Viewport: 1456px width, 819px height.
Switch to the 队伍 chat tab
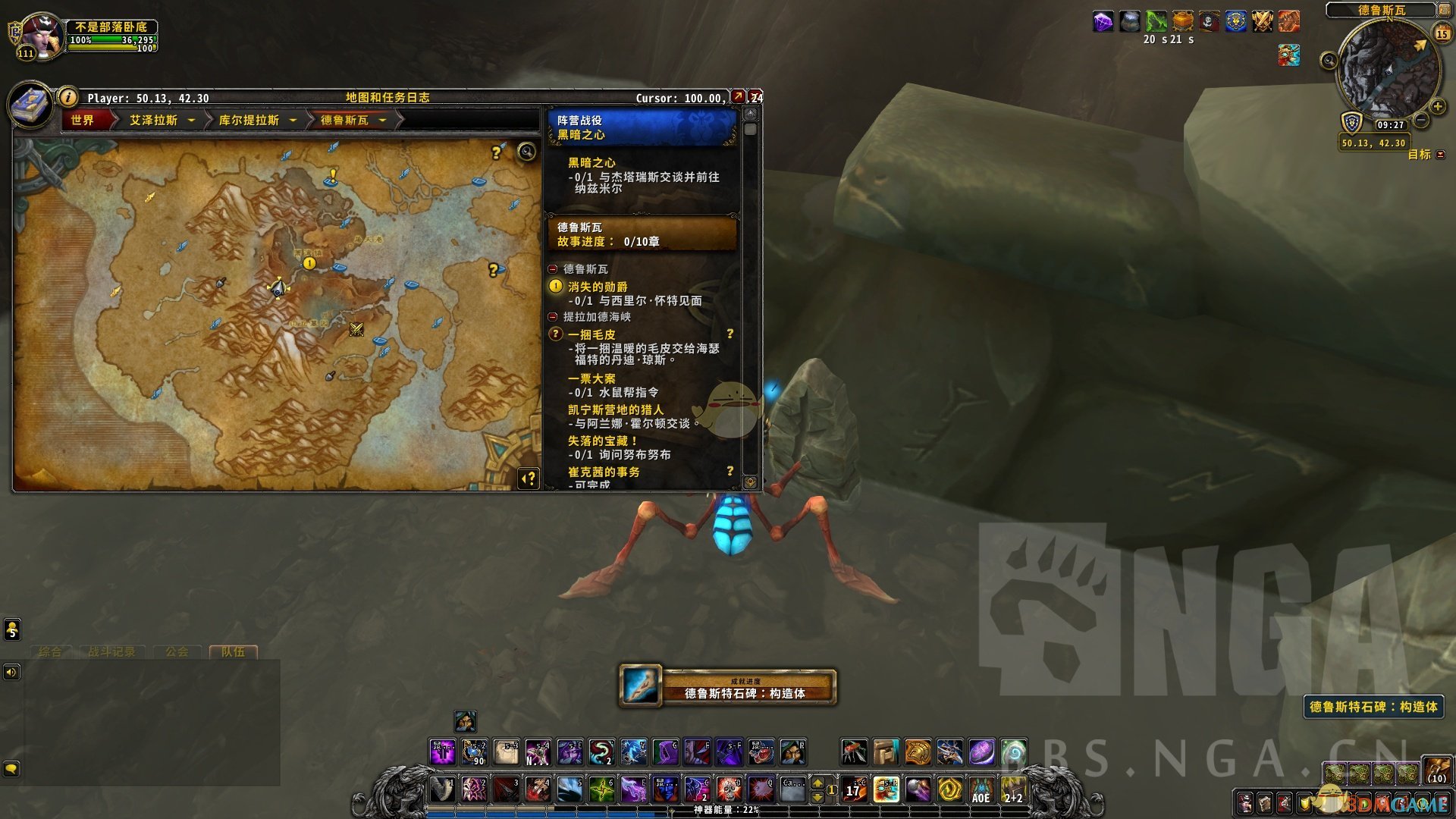click(x=233, y=652)
